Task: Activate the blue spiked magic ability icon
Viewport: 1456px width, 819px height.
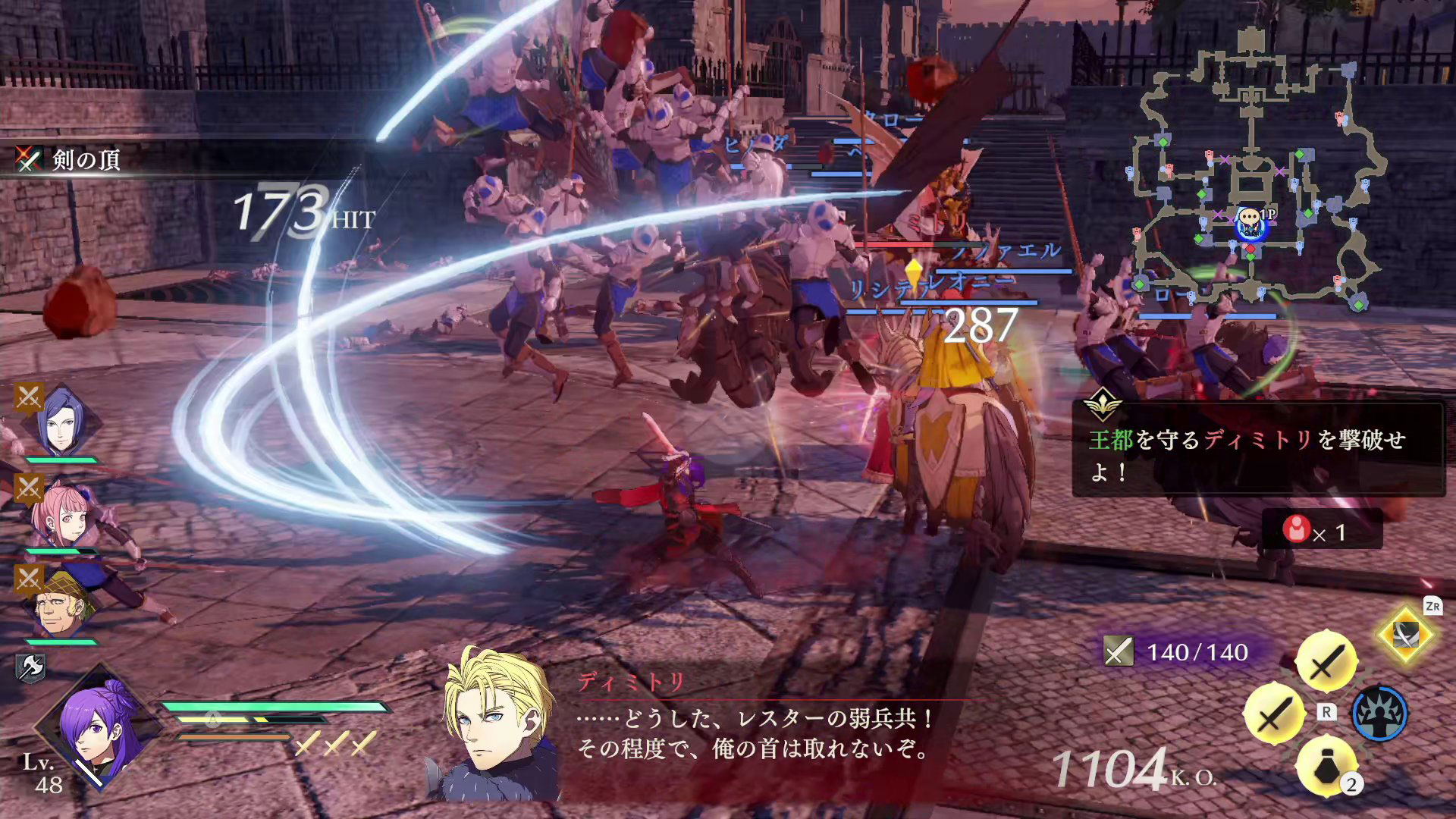Action: [x=1380, y=714]
